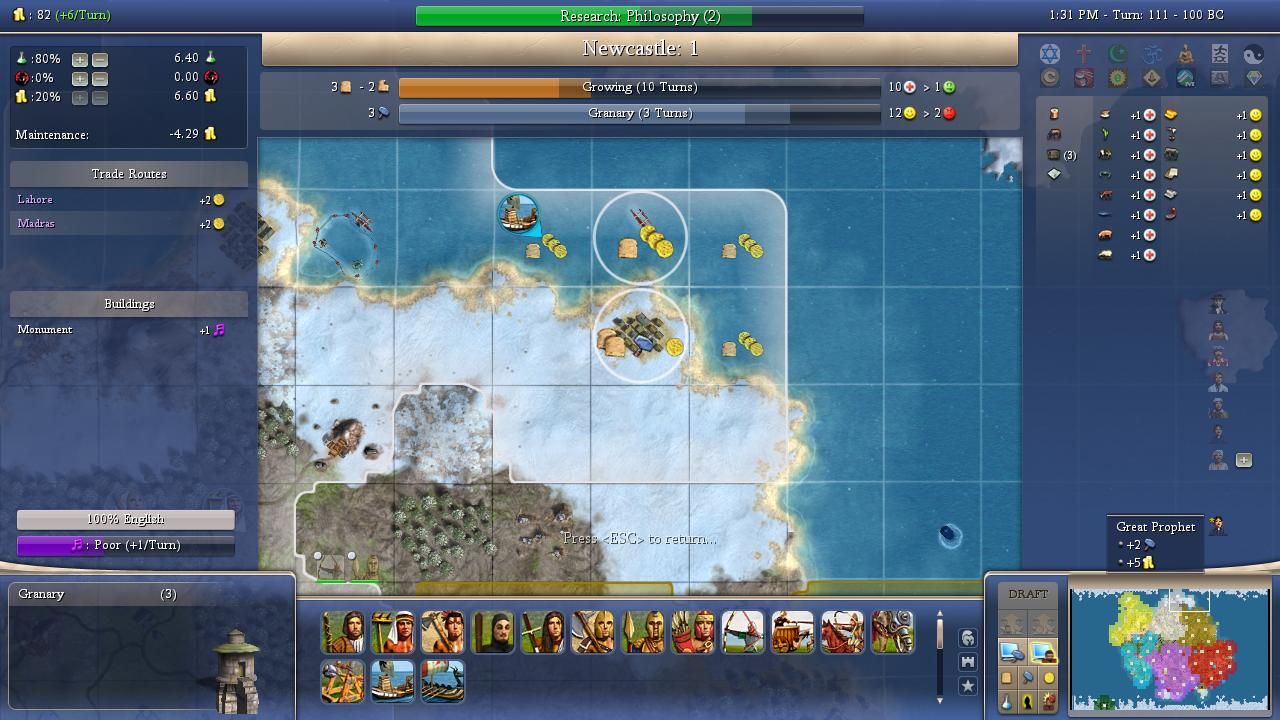Show building options with the castle filter
The image size is (1280, 720).
(967, 662)
